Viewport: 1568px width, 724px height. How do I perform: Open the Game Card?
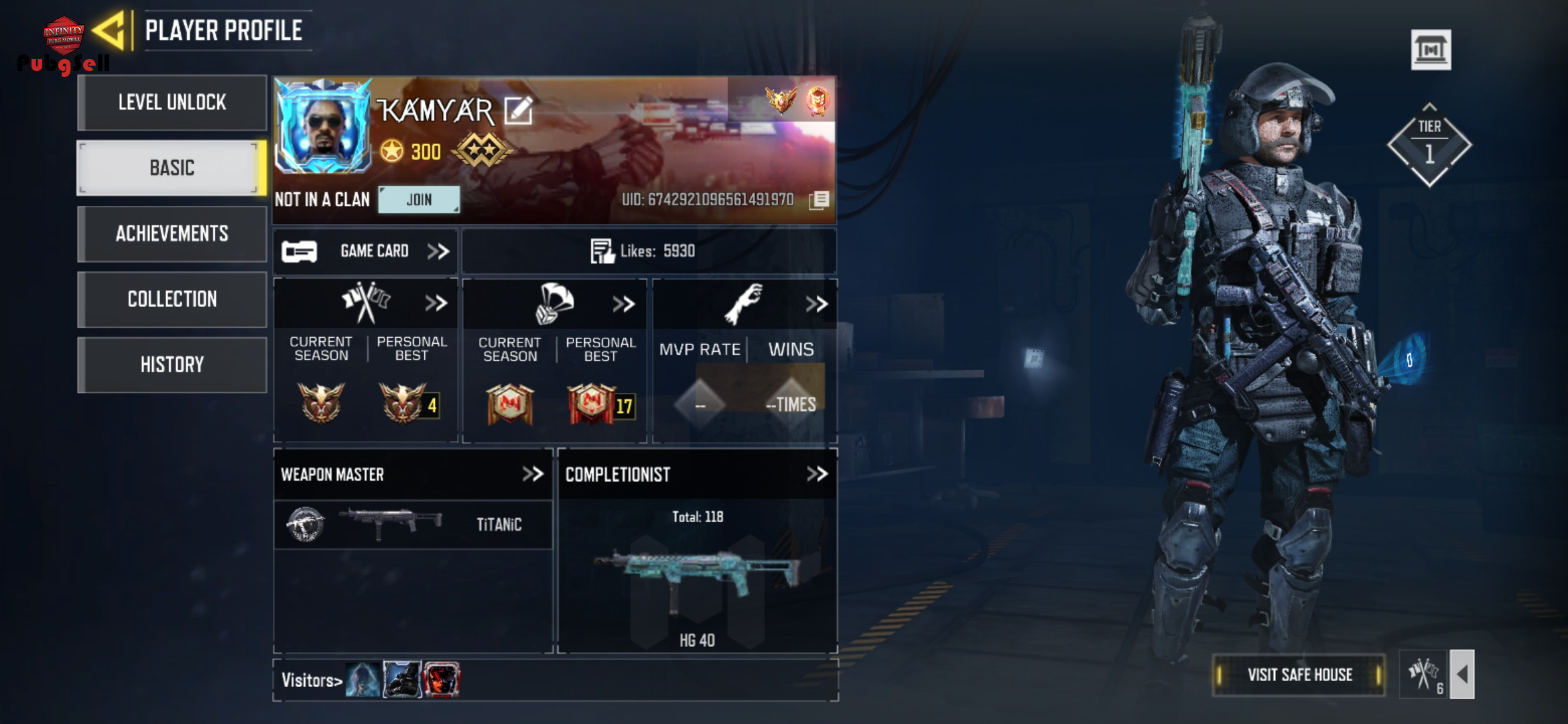tap(365, 251)
